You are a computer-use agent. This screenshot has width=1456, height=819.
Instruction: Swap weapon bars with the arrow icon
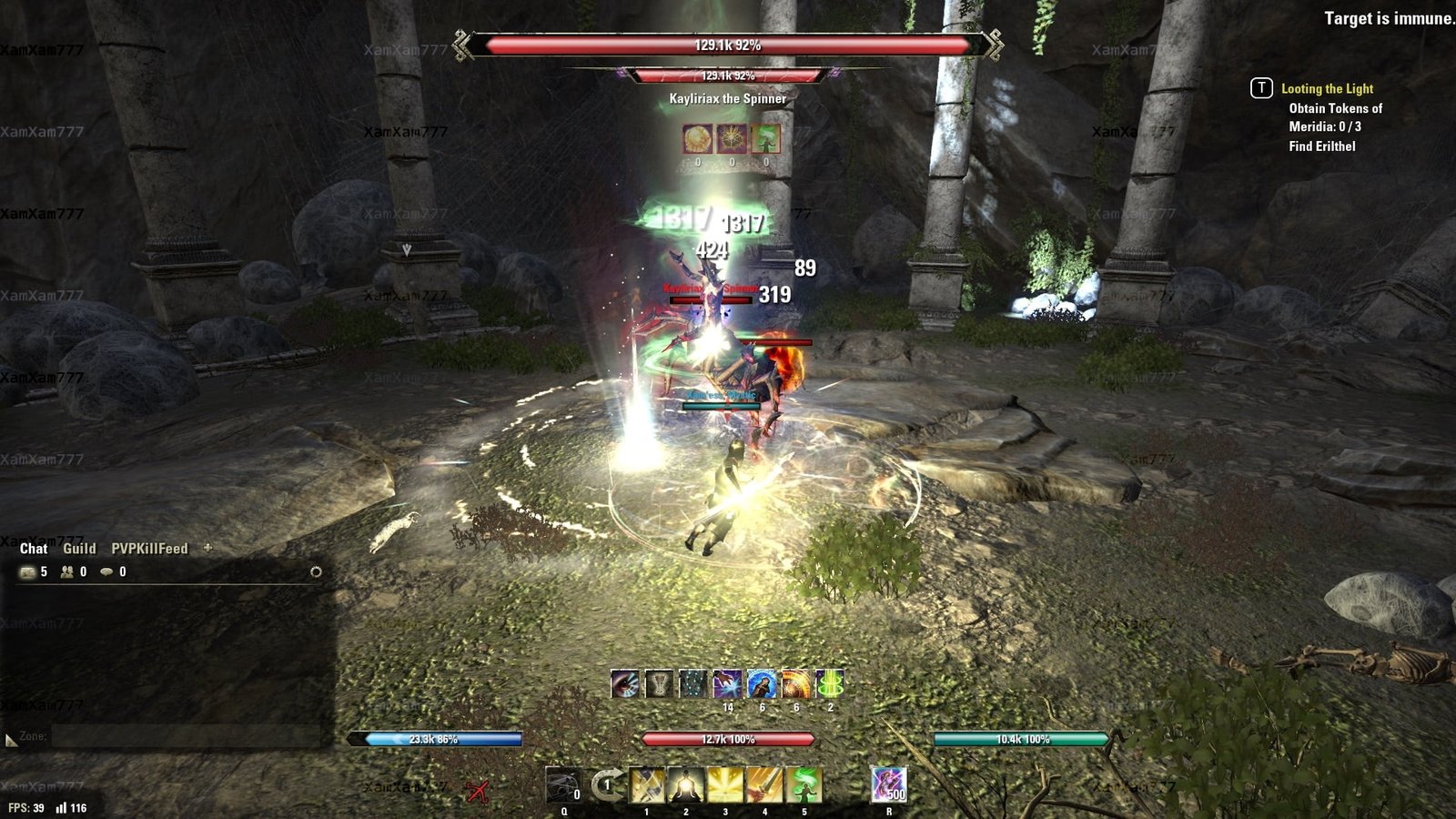pos(607,784)
